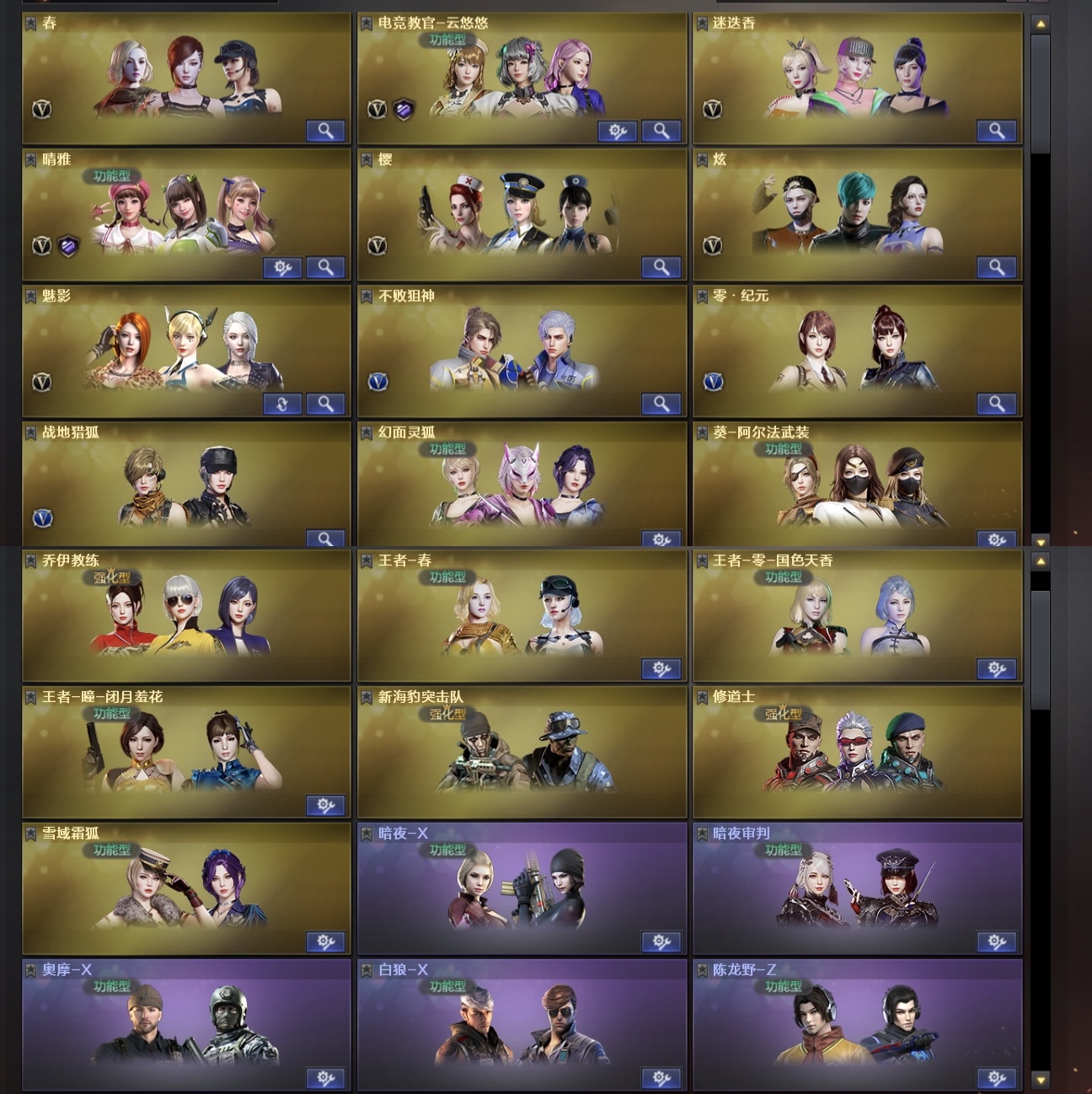Click the wrench icon on 奥摩-X card
Image resolution: width=1092 pixels, height=1094 pixels.
[324, 1077]
